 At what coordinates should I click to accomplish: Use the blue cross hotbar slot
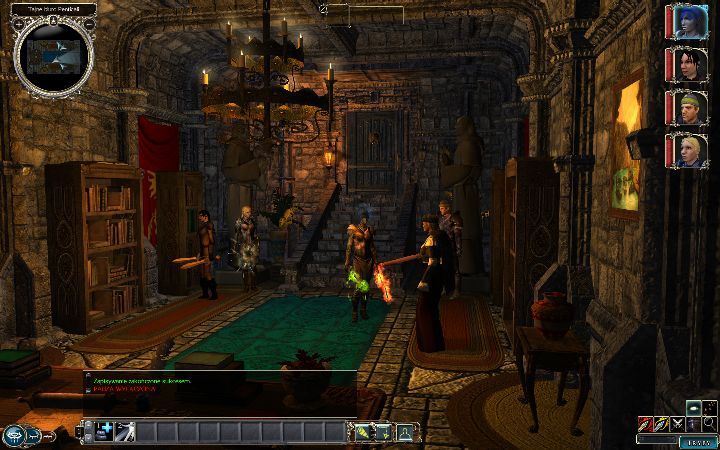104,432
